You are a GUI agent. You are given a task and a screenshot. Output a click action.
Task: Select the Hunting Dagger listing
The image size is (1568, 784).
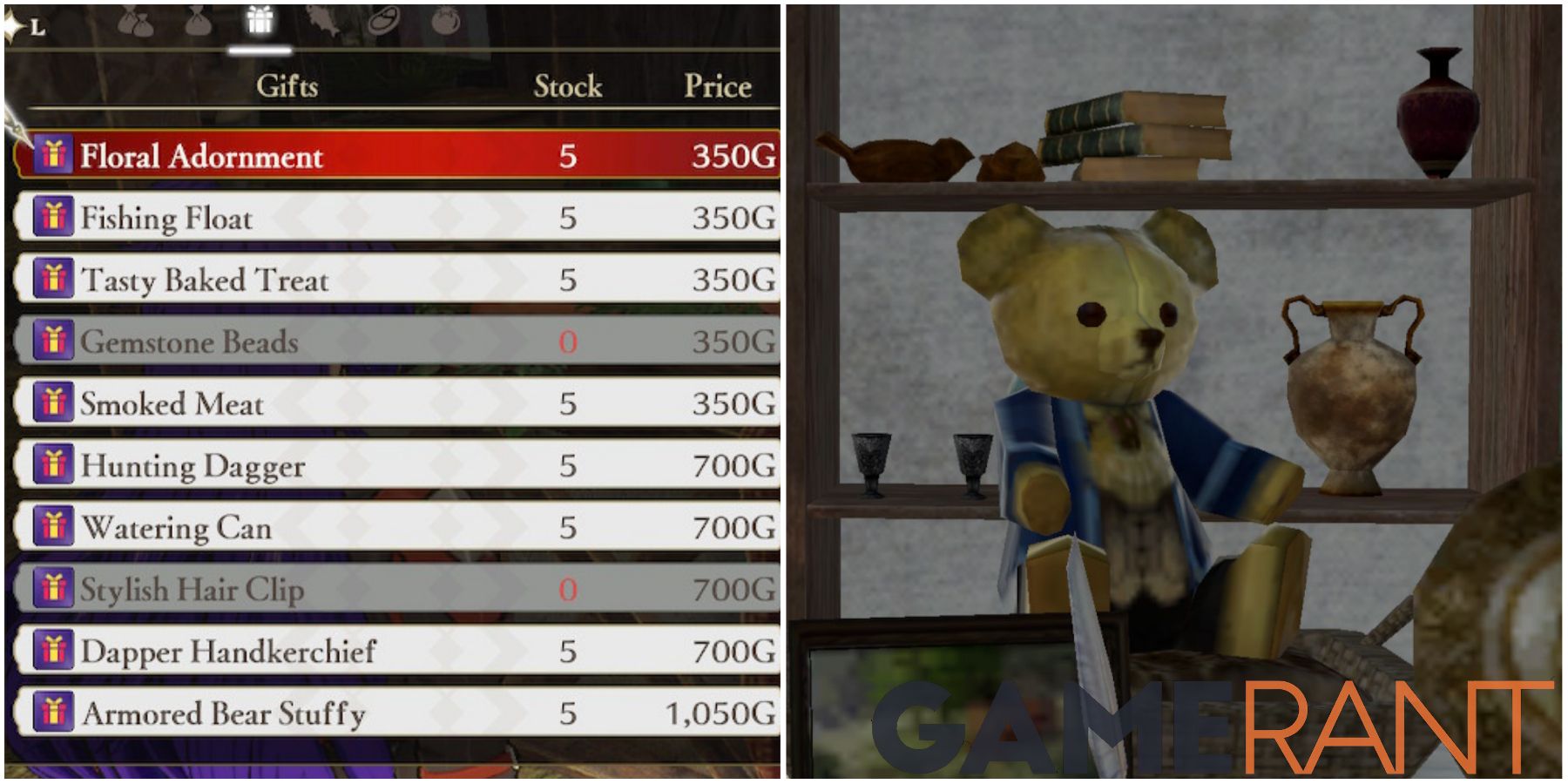click(348, 465)
